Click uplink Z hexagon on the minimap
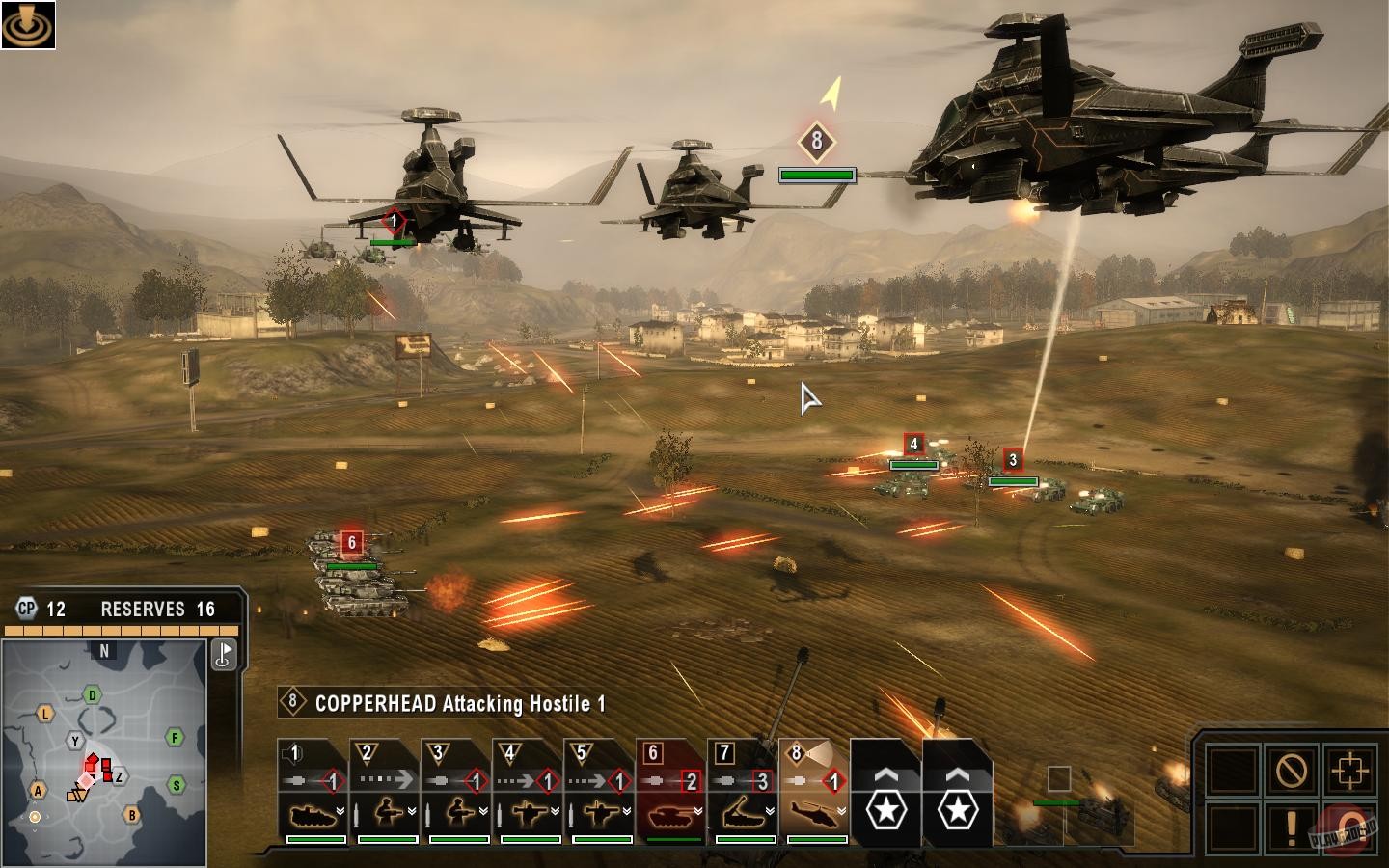Viewport: 1389px width, 868px height. [118, 775]
